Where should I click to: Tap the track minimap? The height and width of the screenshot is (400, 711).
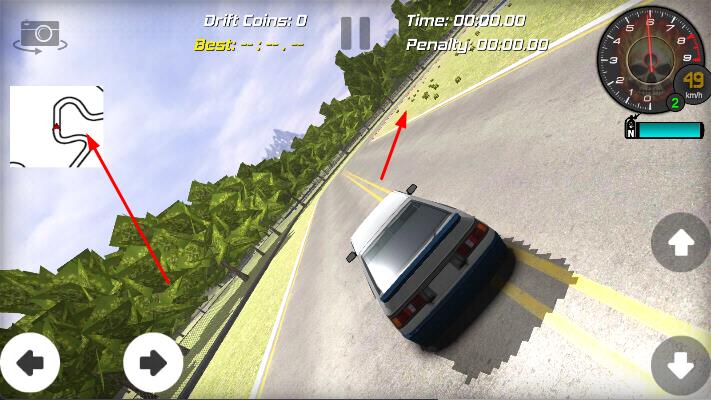(x=57, y=126)
